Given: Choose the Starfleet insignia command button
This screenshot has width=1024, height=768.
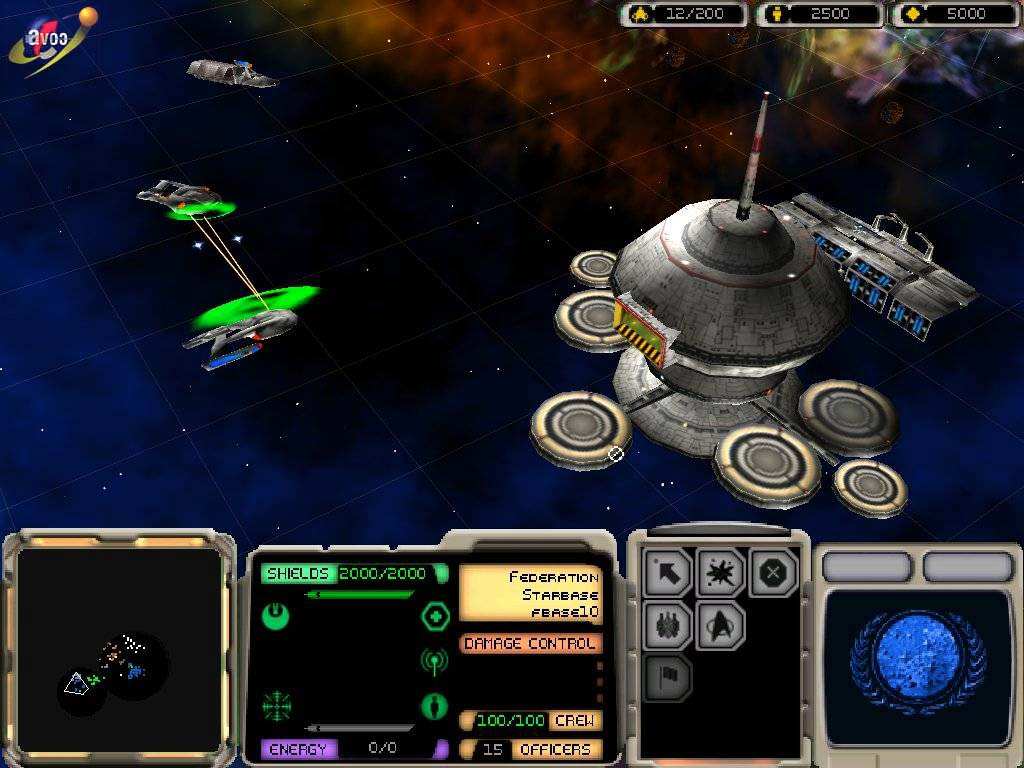Looking at the screenshot, I should (x=721, y=626).
